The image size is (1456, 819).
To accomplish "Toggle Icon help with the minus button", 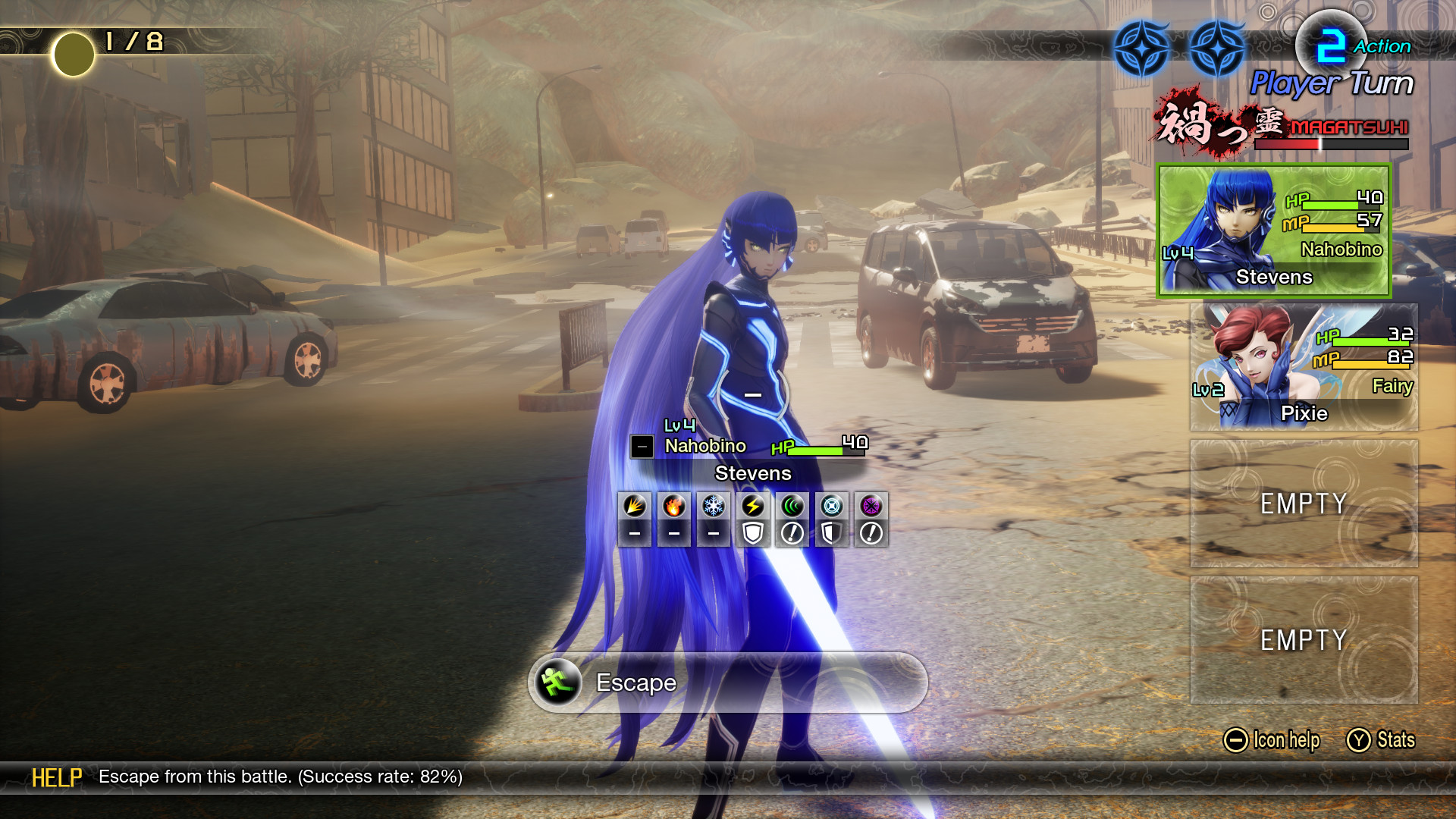I will click(x=1237, y=739).
